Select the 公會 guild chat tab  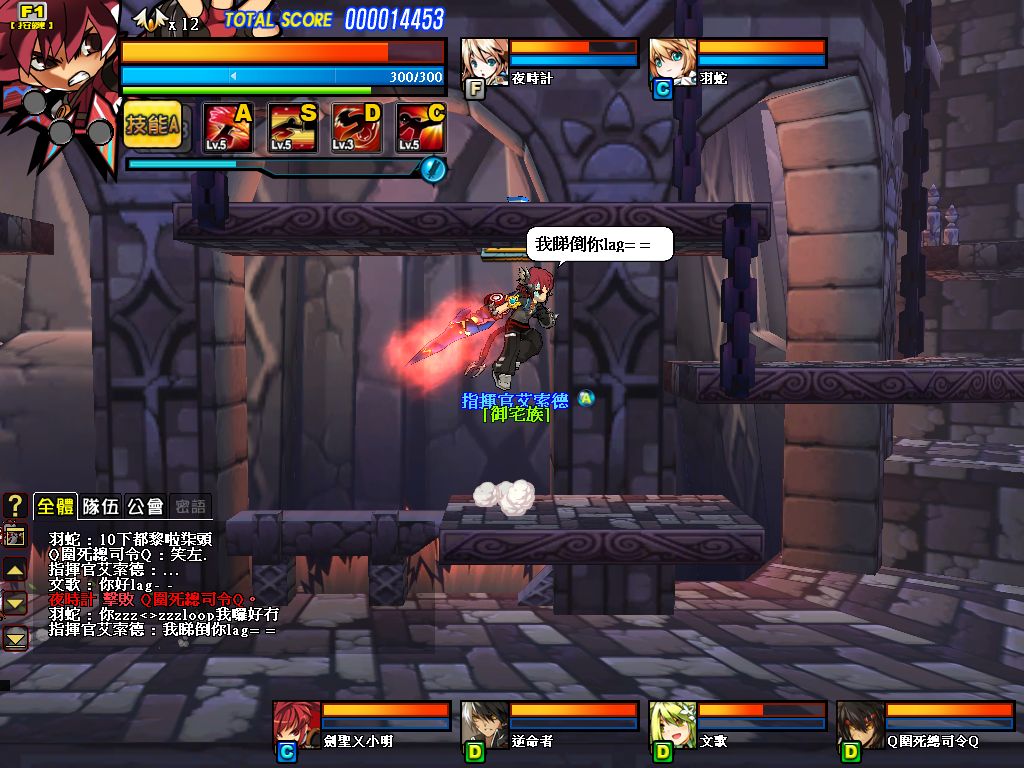tap(145, 506)
